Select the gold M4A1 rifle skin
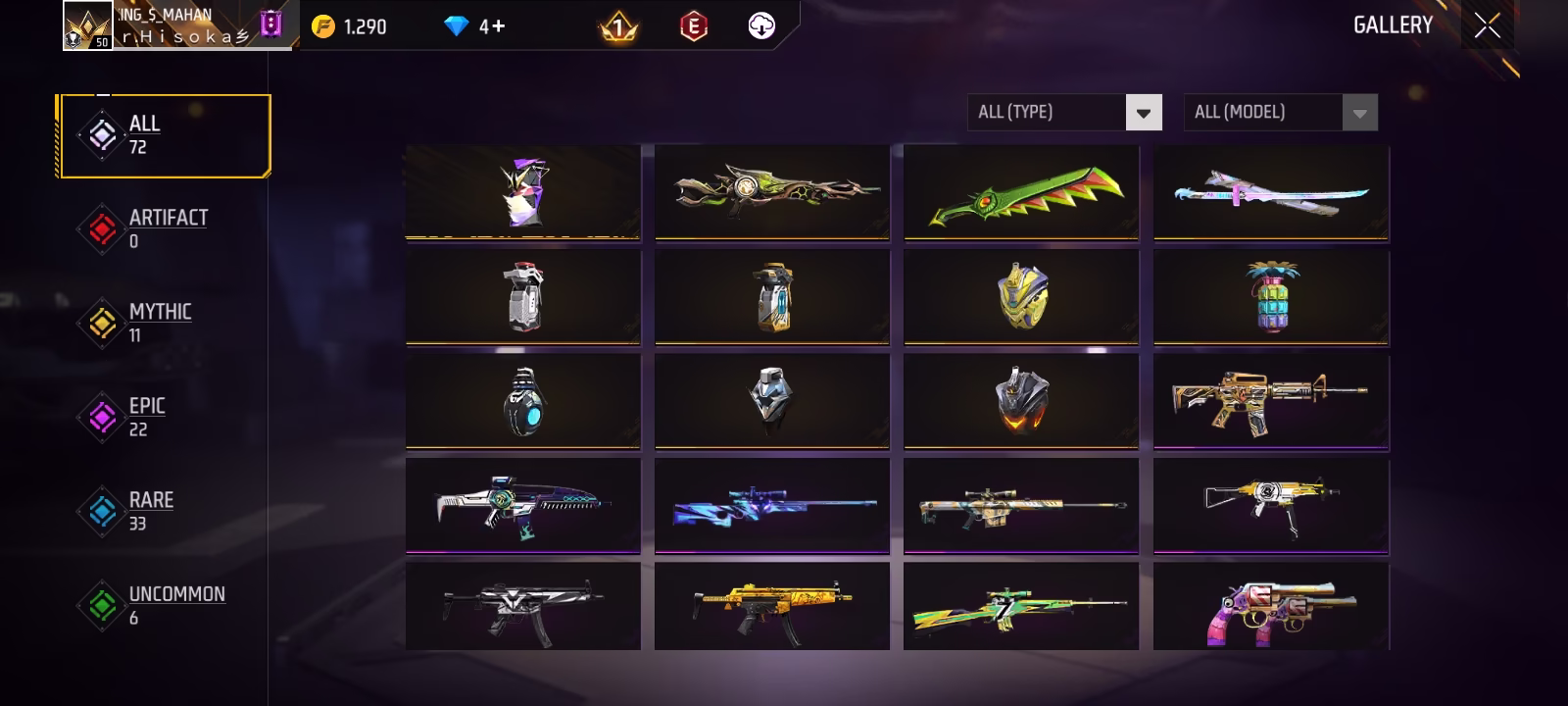The image size is (1568, 706). coord(1271,401)
